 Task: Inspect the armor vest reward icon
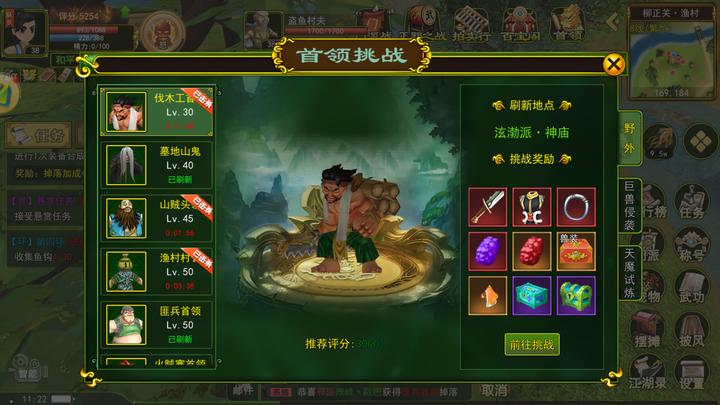pos(531,206)
